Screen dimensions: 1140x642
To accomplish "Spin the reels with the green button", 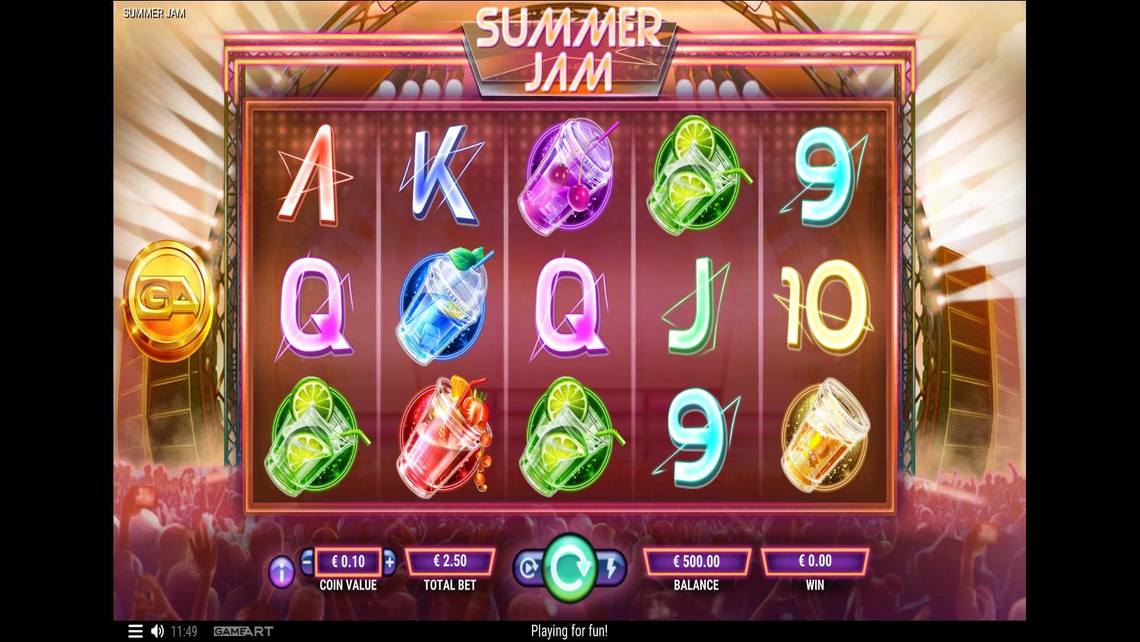I will coord(569,569).
